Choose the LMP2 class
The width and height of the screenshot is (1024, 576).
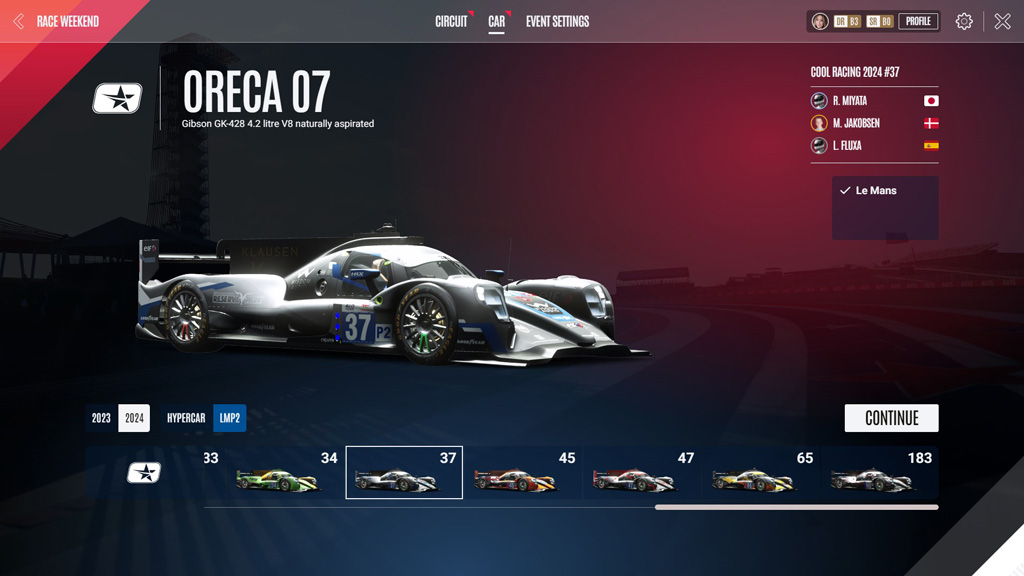(230, 418)
